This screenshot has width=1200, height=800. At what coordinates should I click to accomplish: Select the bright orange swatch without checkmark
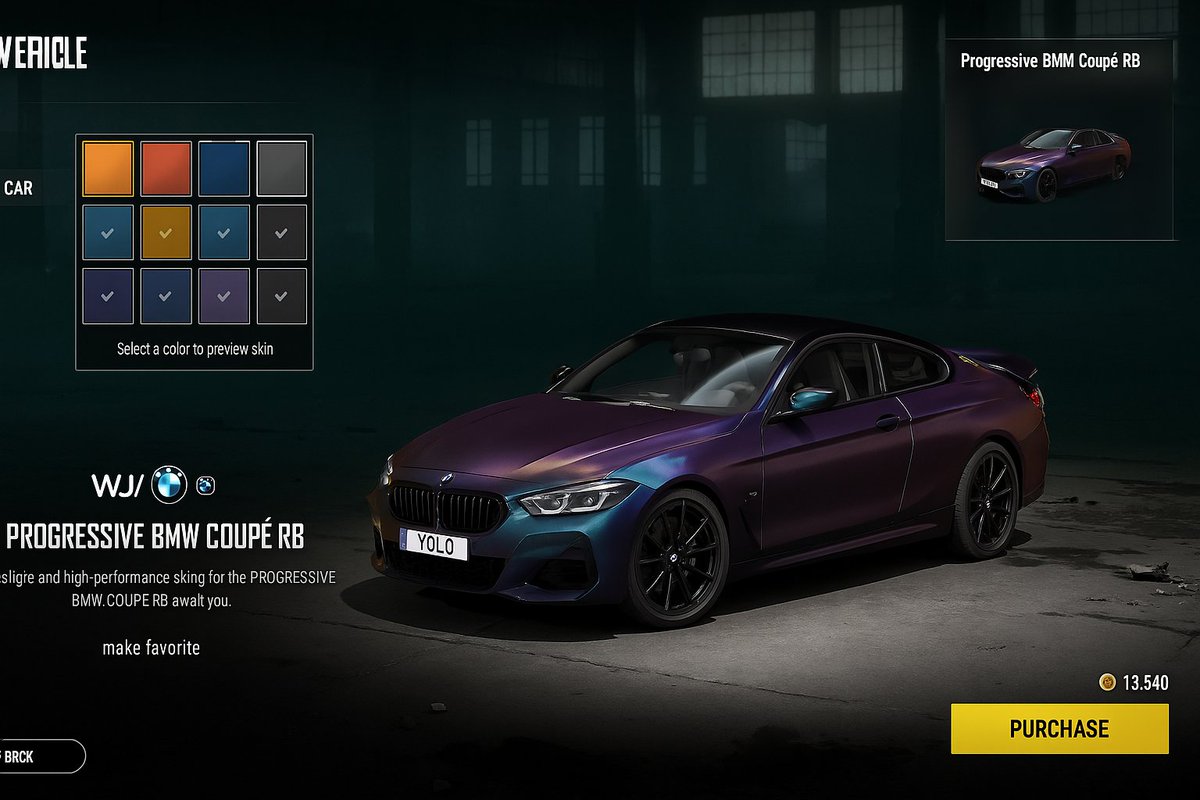(108, 168)
